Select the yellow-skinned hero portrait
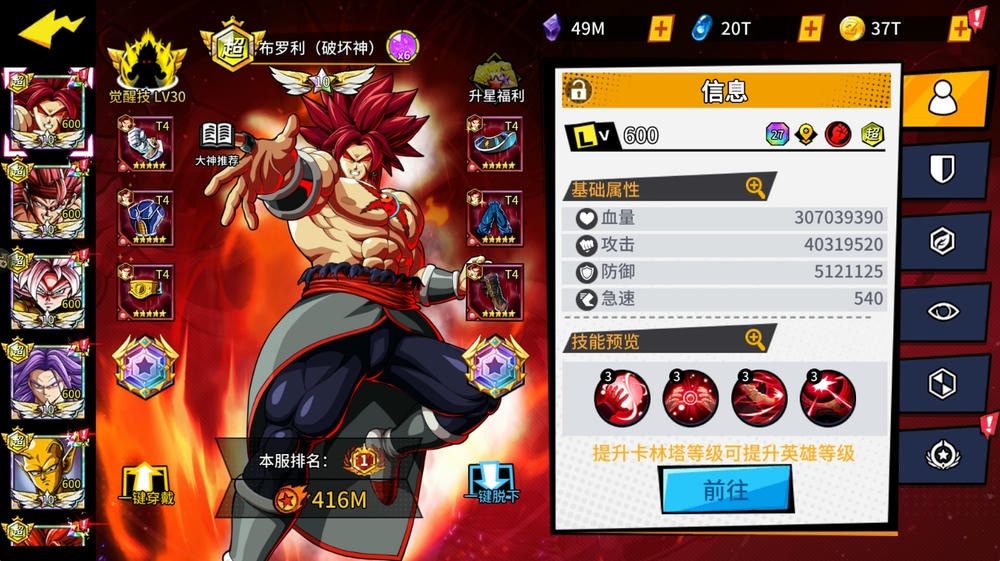Screen dimensions: 1000x561 click(45, 466)
